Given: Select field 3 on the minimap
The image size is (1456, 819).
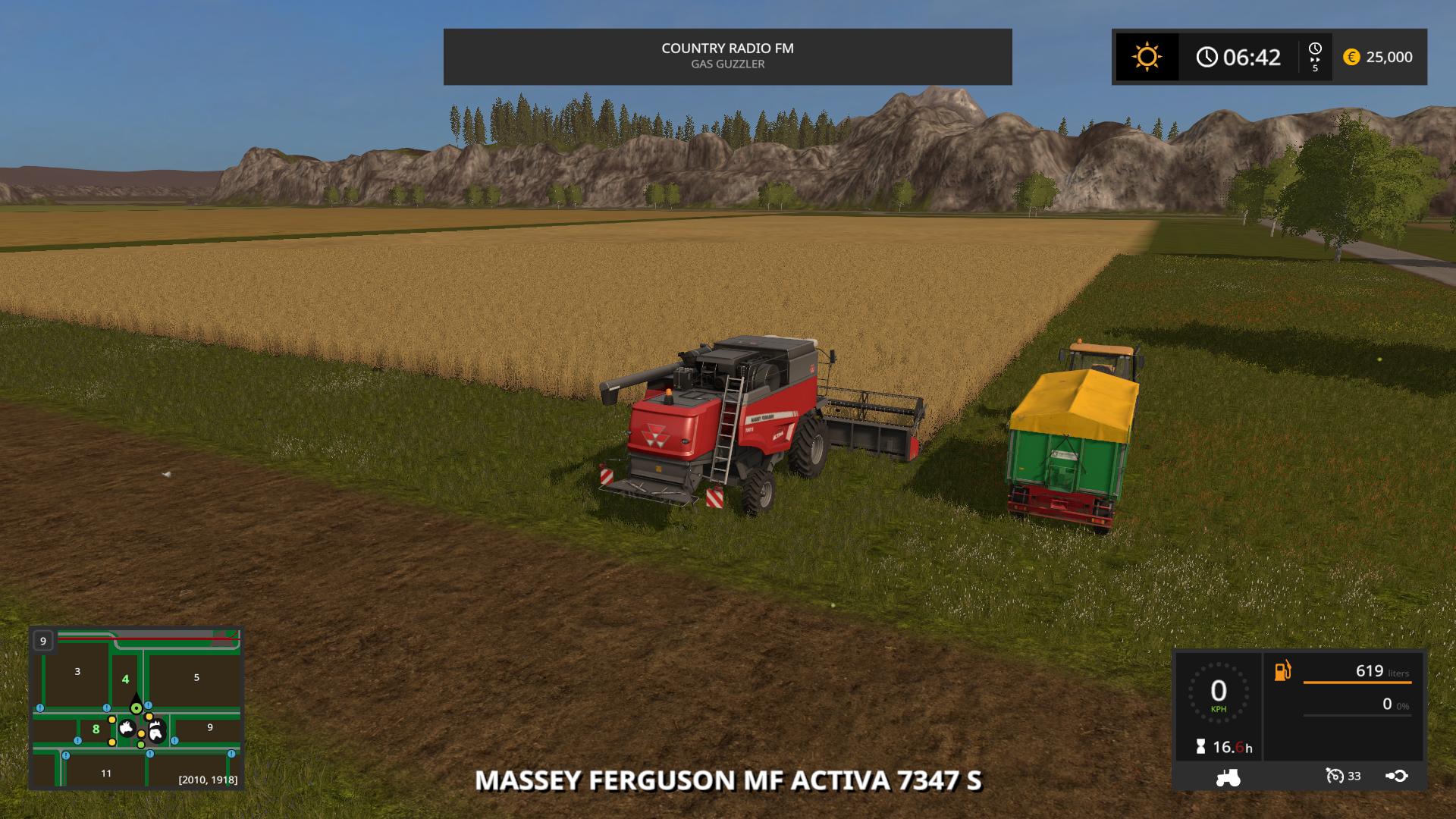Looking at the screenshot, I should (77, 671).
